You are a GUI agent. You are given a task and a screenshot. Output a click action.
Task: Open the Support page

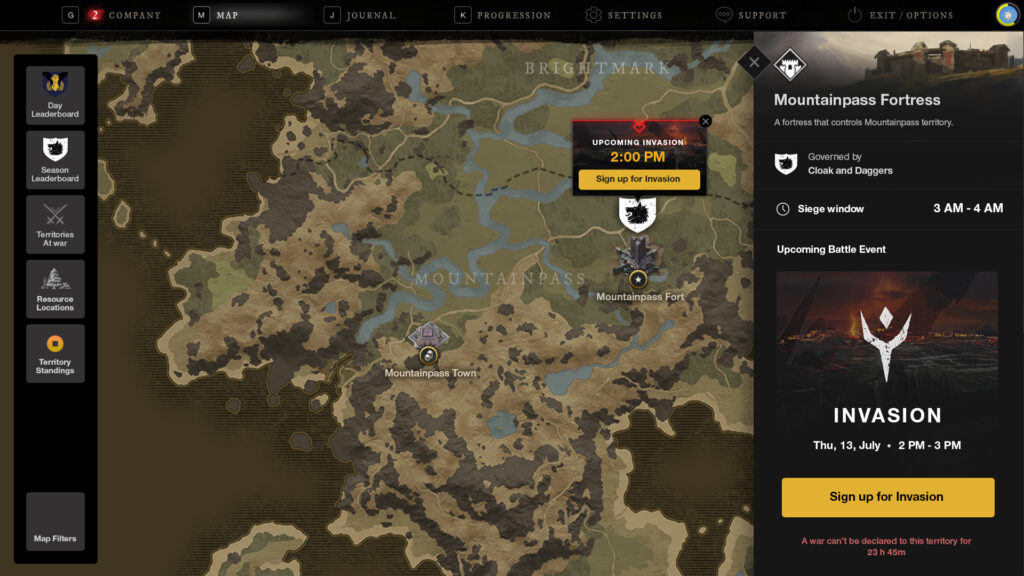click(761, 15)
